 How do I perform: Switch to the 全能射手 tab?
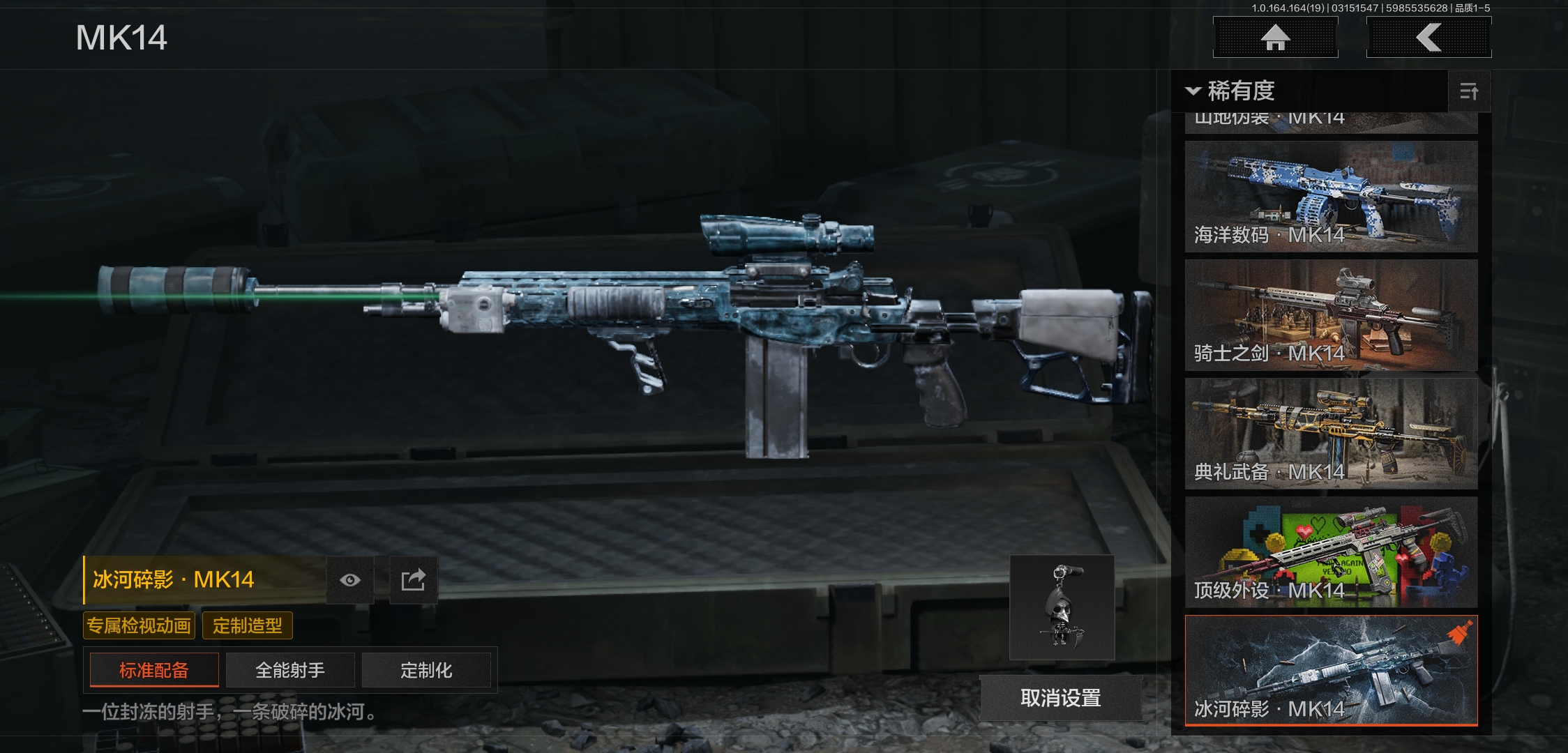pyautogui.click(x=290, y=670)
